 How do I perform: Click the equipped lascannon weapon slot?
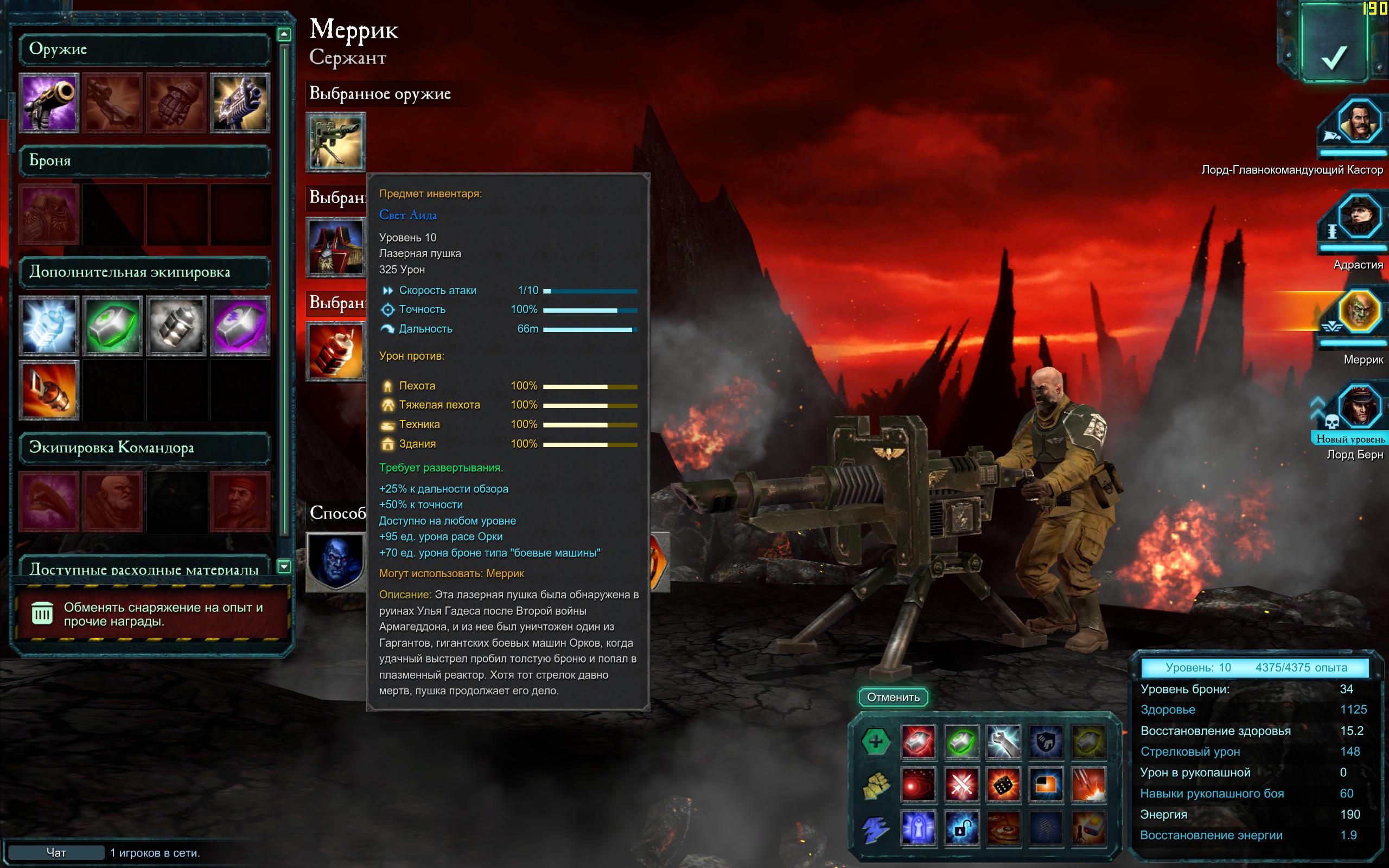336,142
